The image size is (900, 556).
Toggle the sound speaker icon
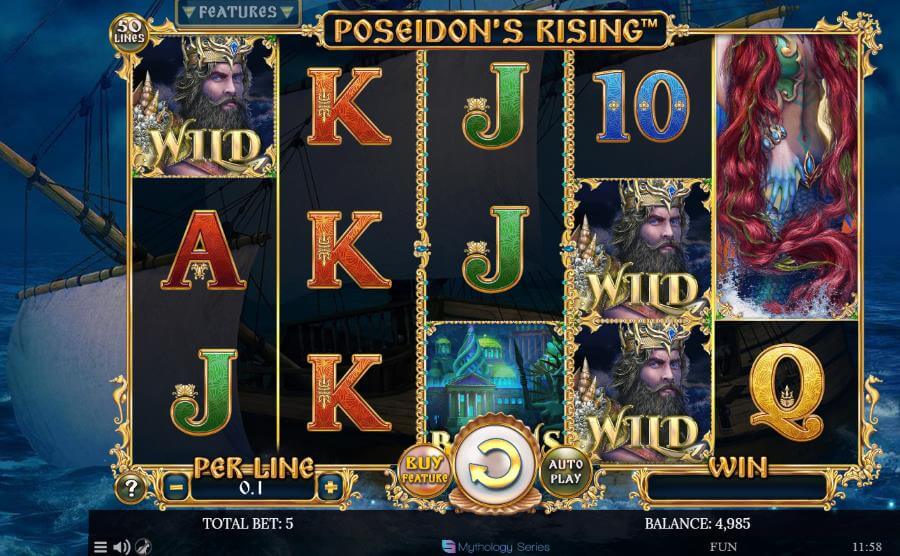(121, 547)
